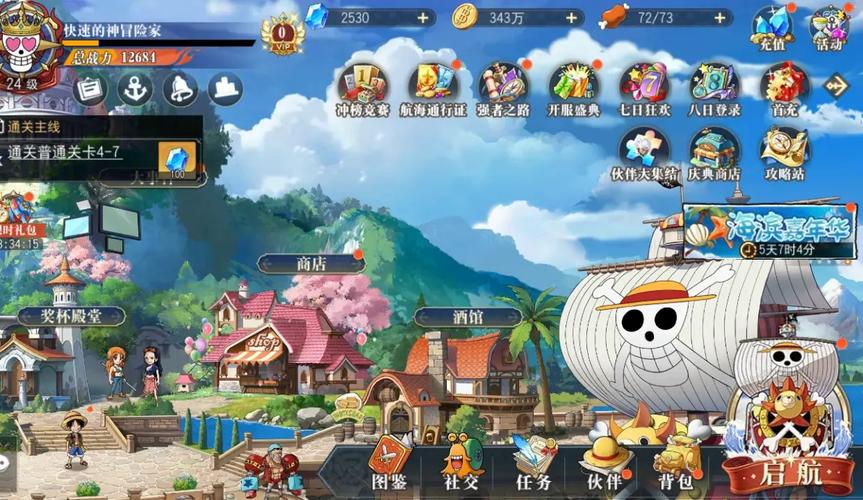Add more diamonds with the plus button
This screenshot has height=500, width=863.
pos(423,18)
